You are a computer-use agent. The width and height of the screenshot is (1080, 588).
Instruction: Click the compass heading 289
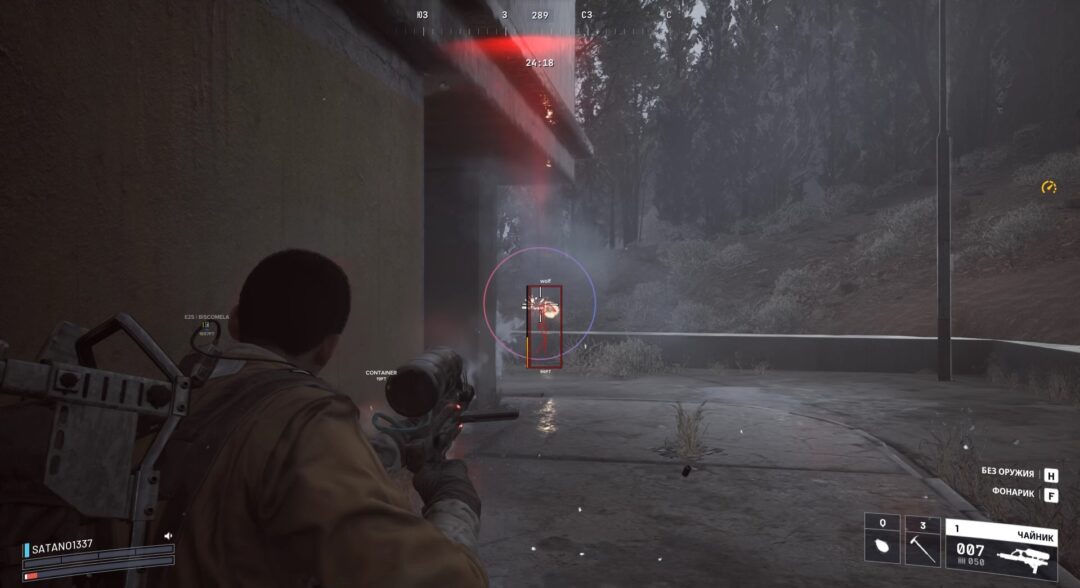pos(540,15)
